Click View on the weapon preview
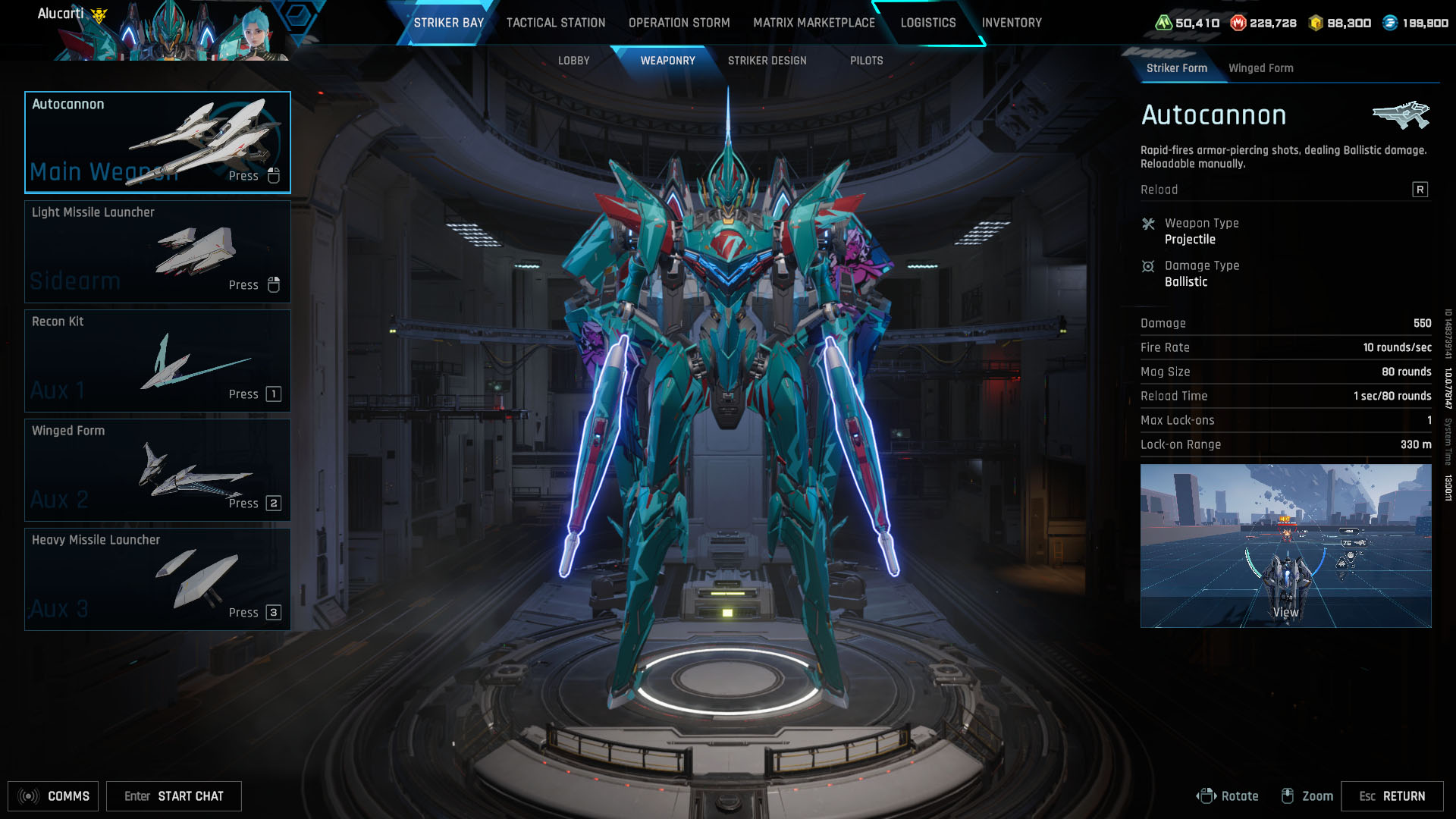Viewport: 1456px width, 819px height. [x=1285, y=611]
